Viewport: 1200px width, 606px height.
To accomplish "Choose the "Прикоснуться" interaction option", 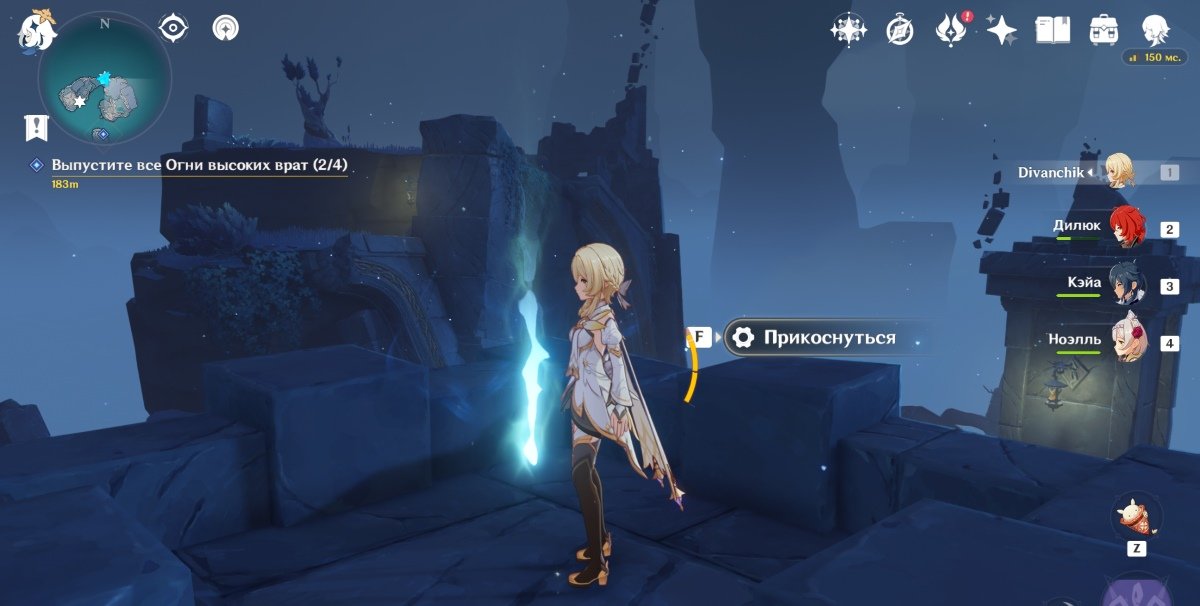I will [829, 338].
